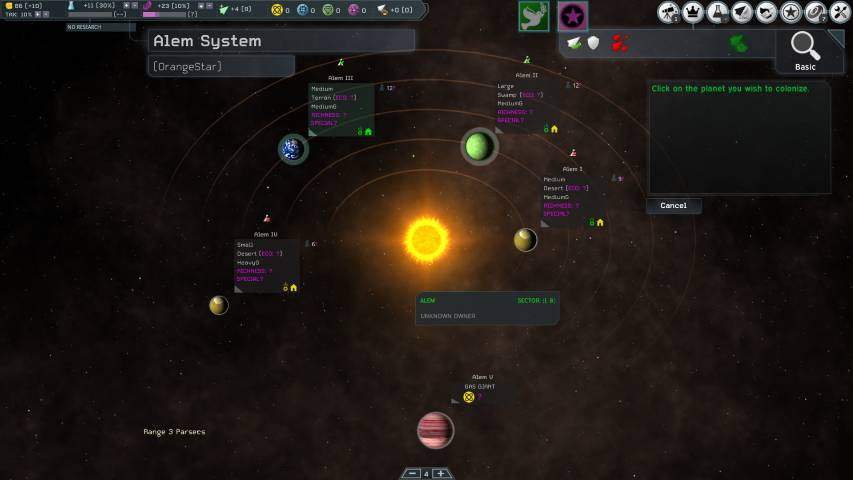The image size is (853, 480).
Task: Open the crown empire overview
Action: pos(693,13)
